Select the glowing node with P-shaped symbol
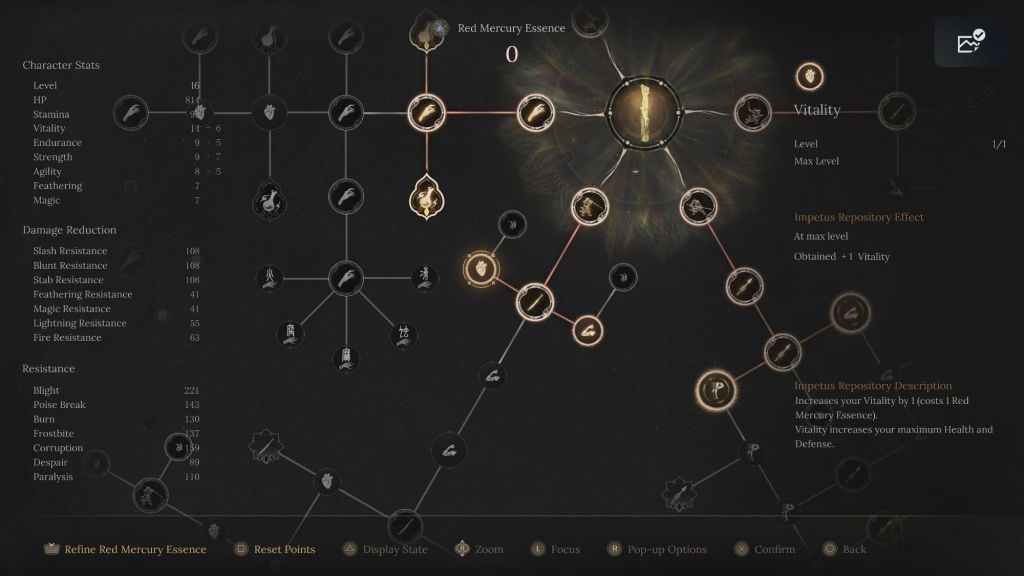The height and width of the screenshot is (576, 1024). tap(716, 390)
